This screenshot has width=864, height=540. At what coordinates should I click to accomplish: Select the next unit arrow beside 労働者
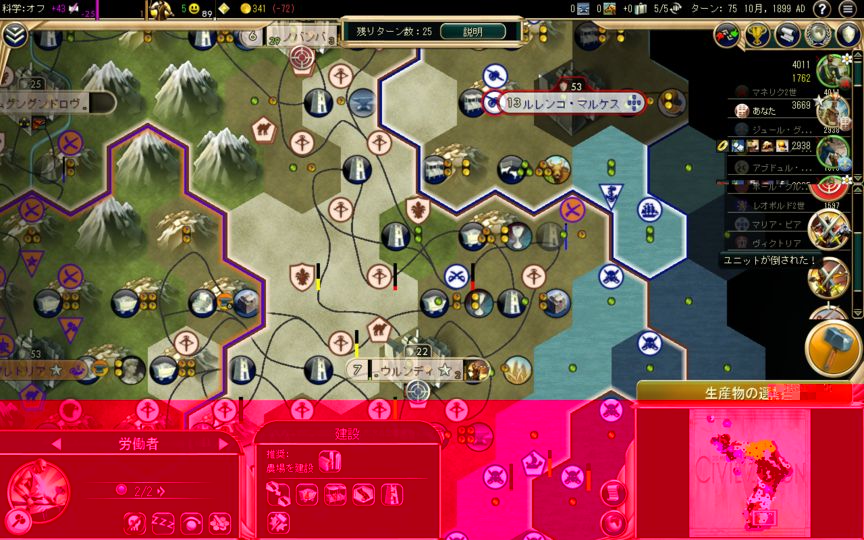coord(223,444)
